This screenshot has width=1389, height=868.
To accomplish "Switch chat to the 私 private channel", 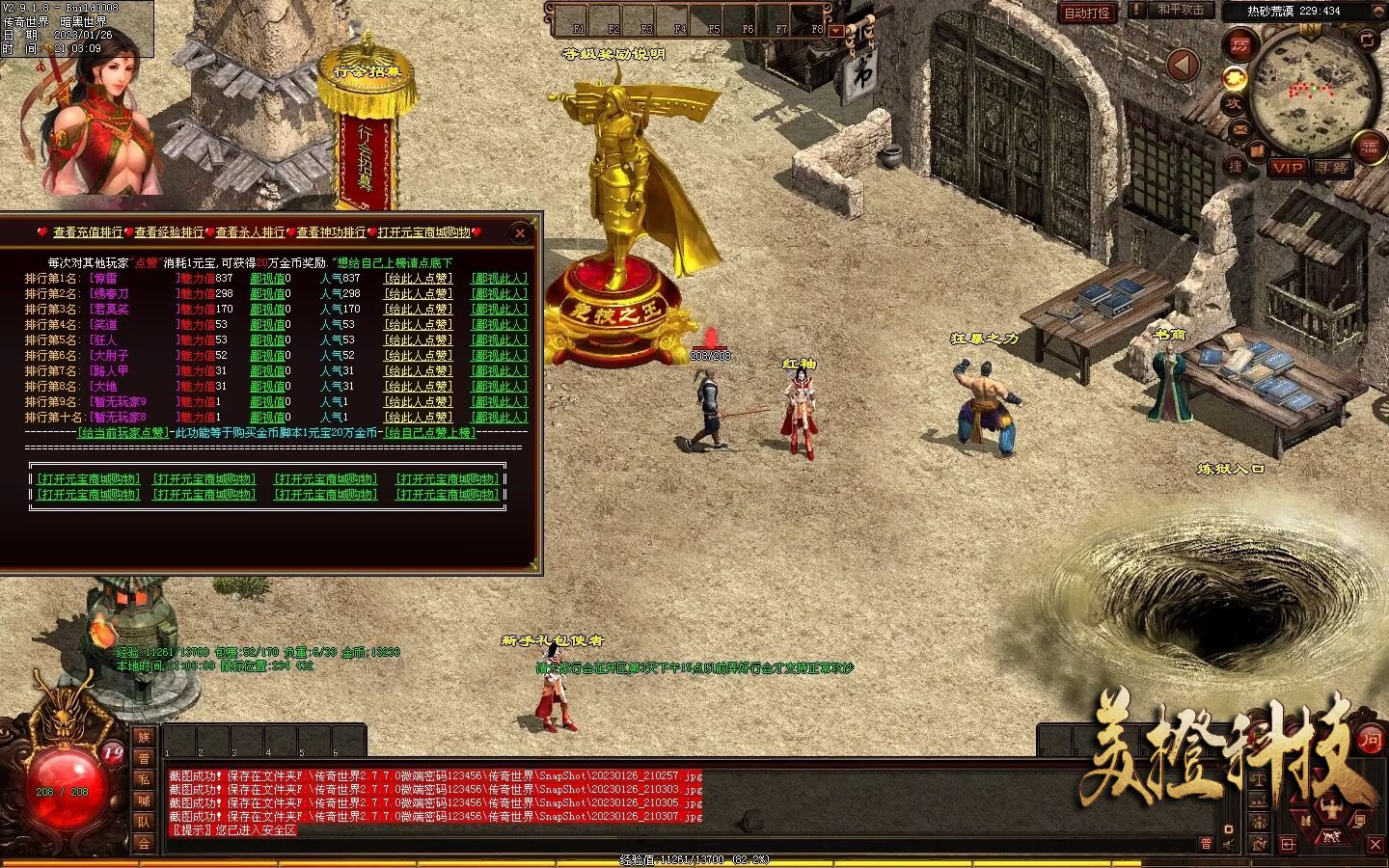I will 144,779.
